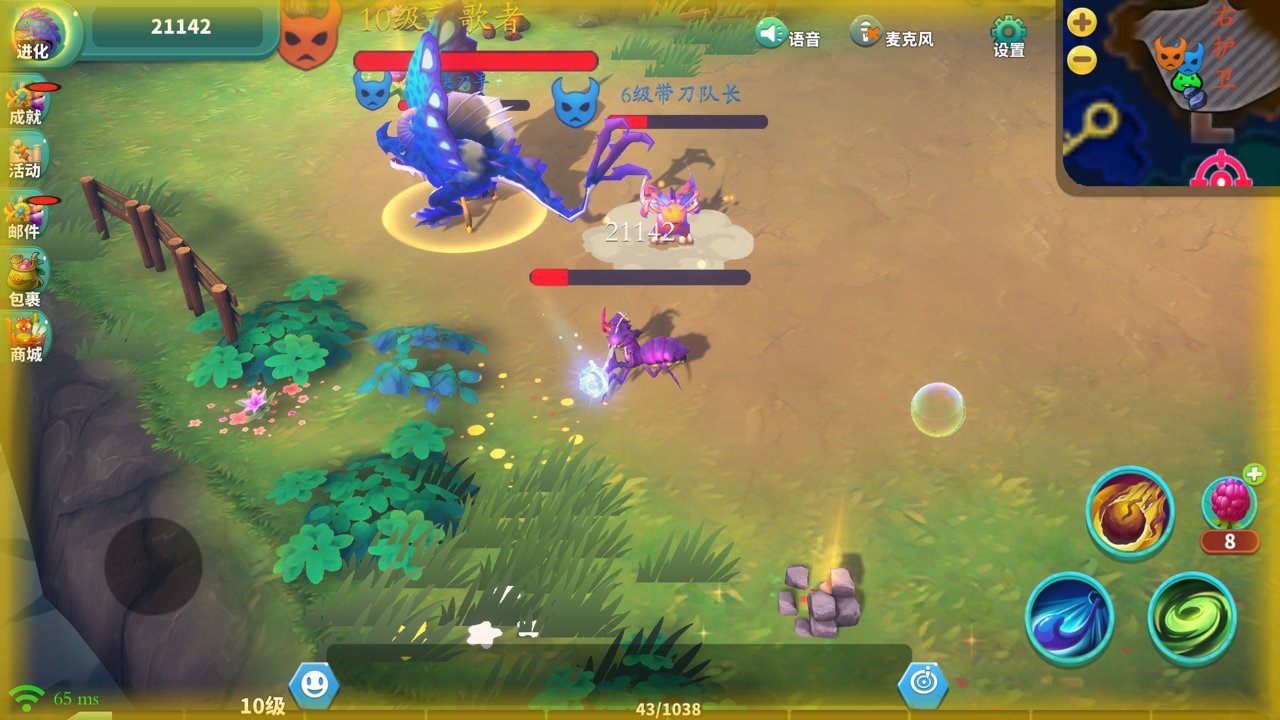Tap the blue hexagon target button
This screenshot has height=720, width=1280.
pyautogui.click(x=922, y=685)
